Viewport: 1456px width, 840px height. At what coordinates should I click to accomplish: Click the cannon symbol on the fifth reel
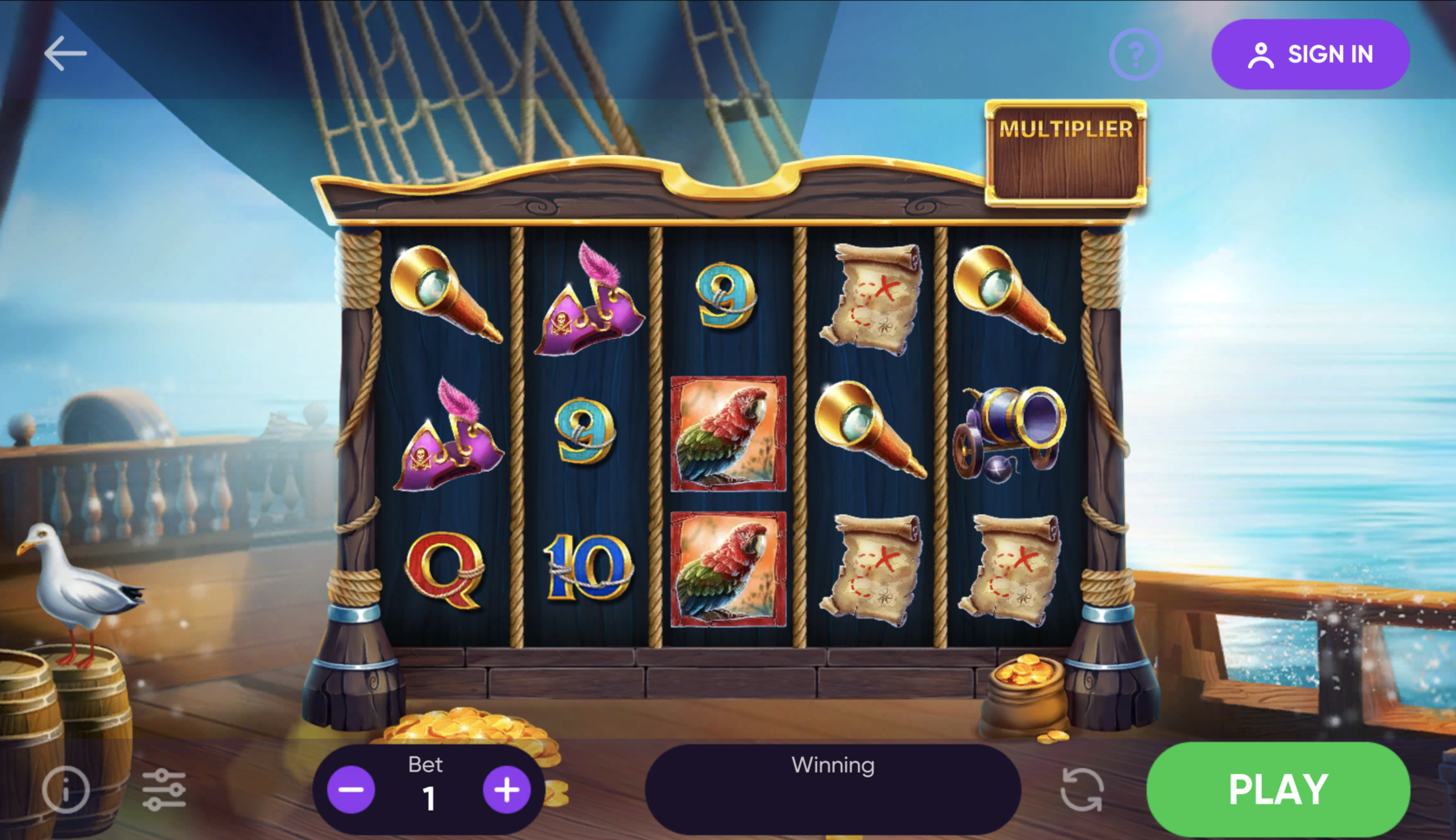[x=1010, y=433]
